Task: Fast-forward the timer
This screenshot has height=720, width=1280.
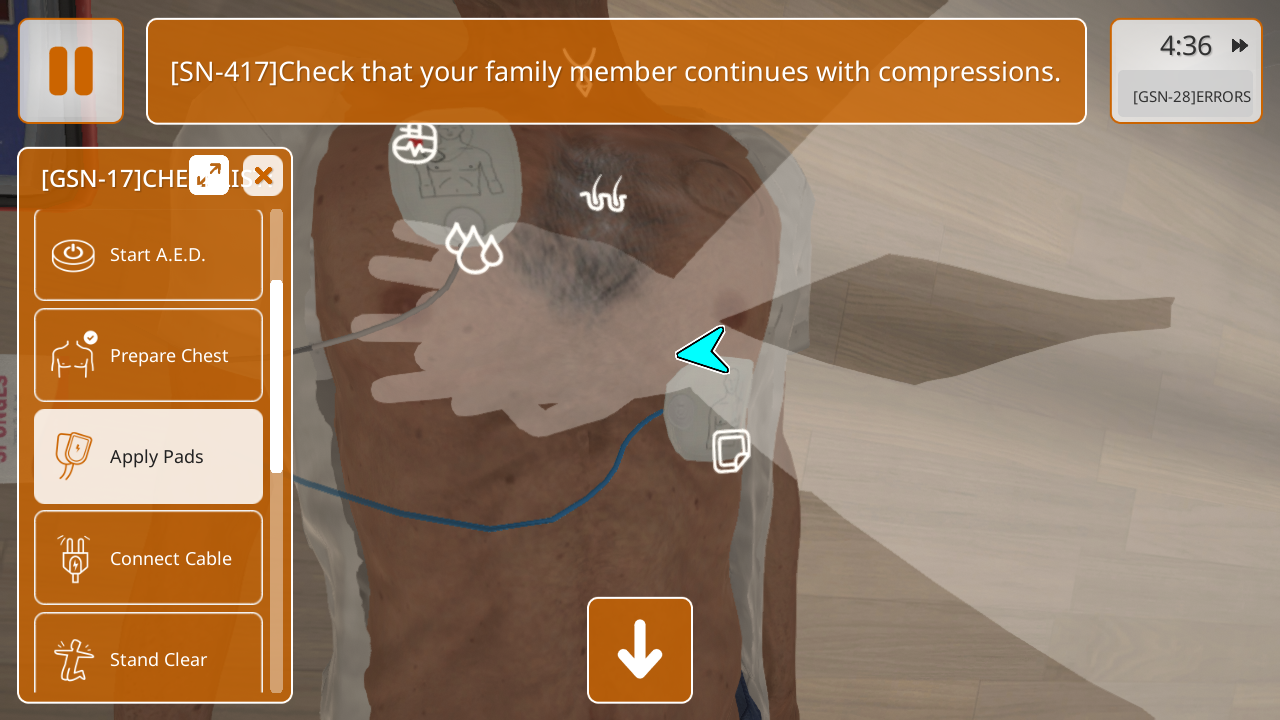Action: click(1240, 45)
